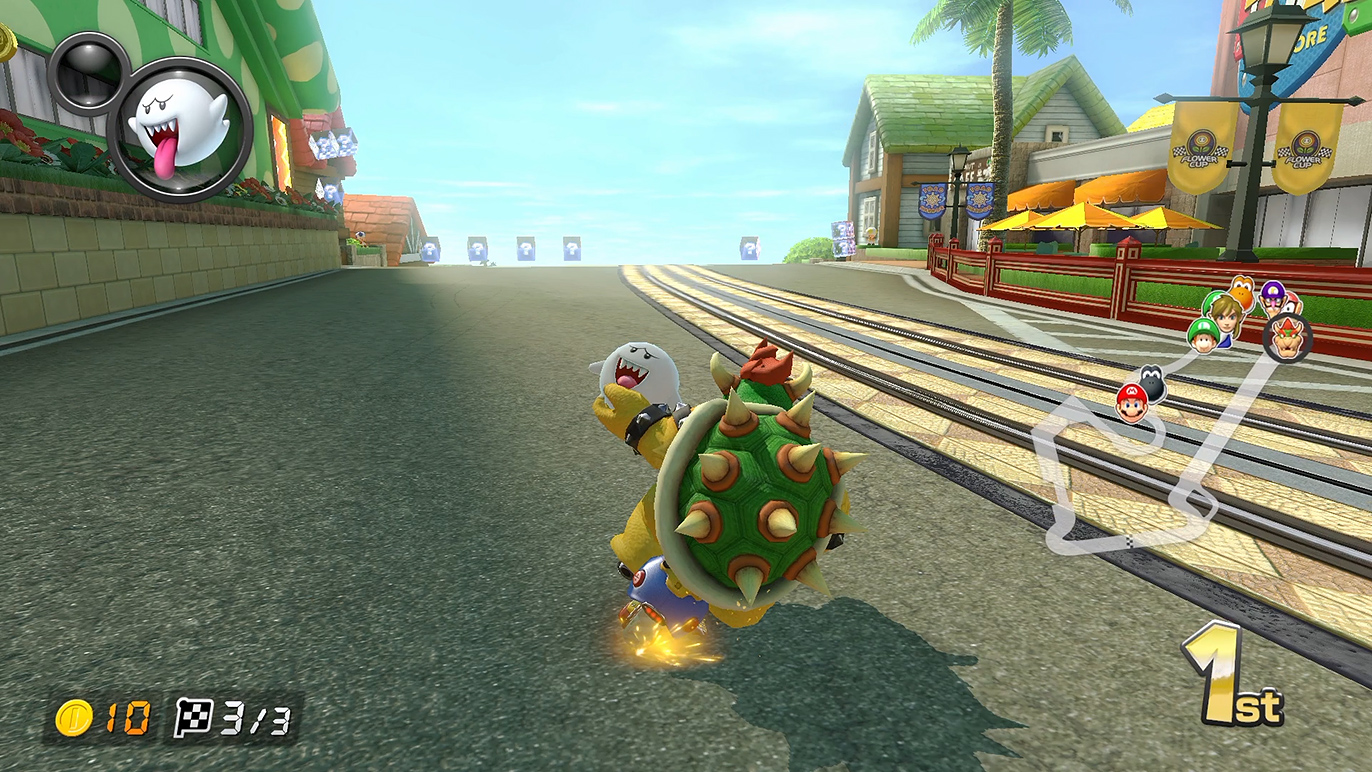This screenshot has height=772, width=1372.
Task: Click Waluigi's icon on the minimap
Action: pos(1273,295)
